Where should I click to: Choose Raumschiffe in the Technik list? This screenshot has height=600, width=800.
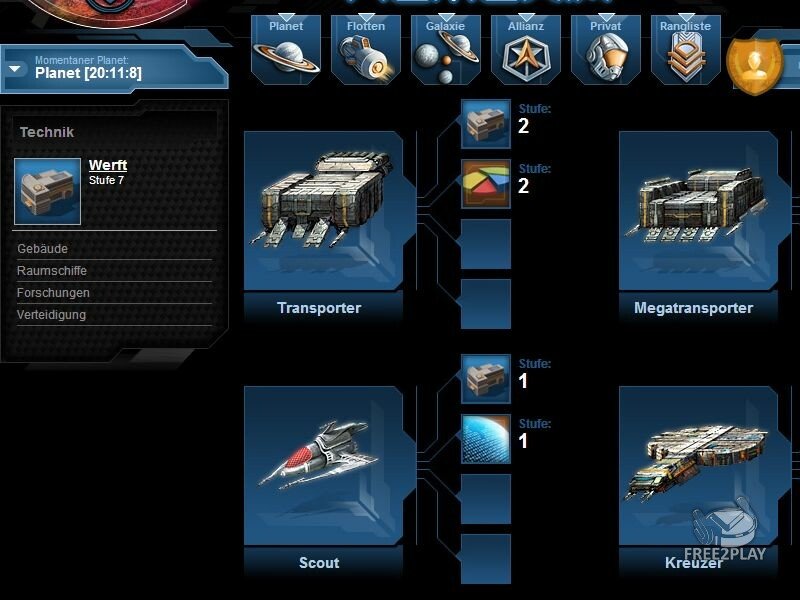pos(52,271)
